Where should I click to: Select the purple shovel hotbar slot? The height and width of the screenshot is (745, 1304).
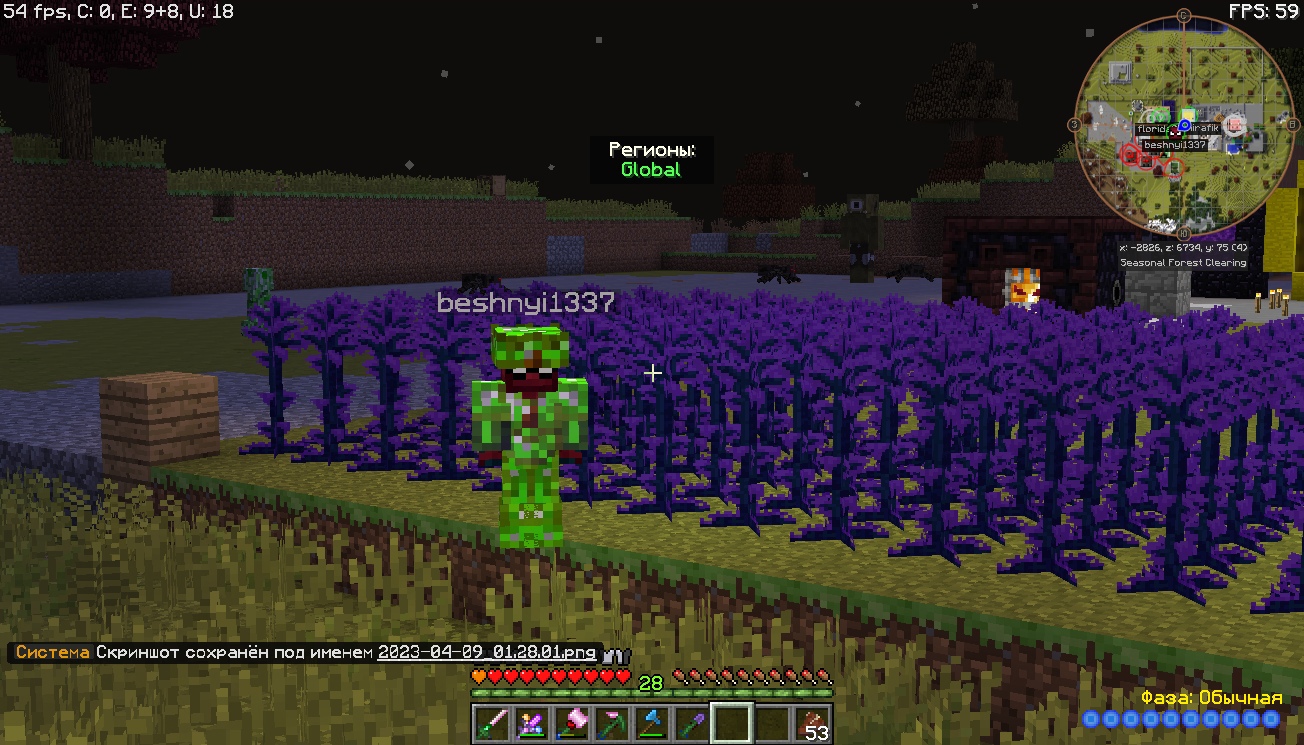pos(690,723)
